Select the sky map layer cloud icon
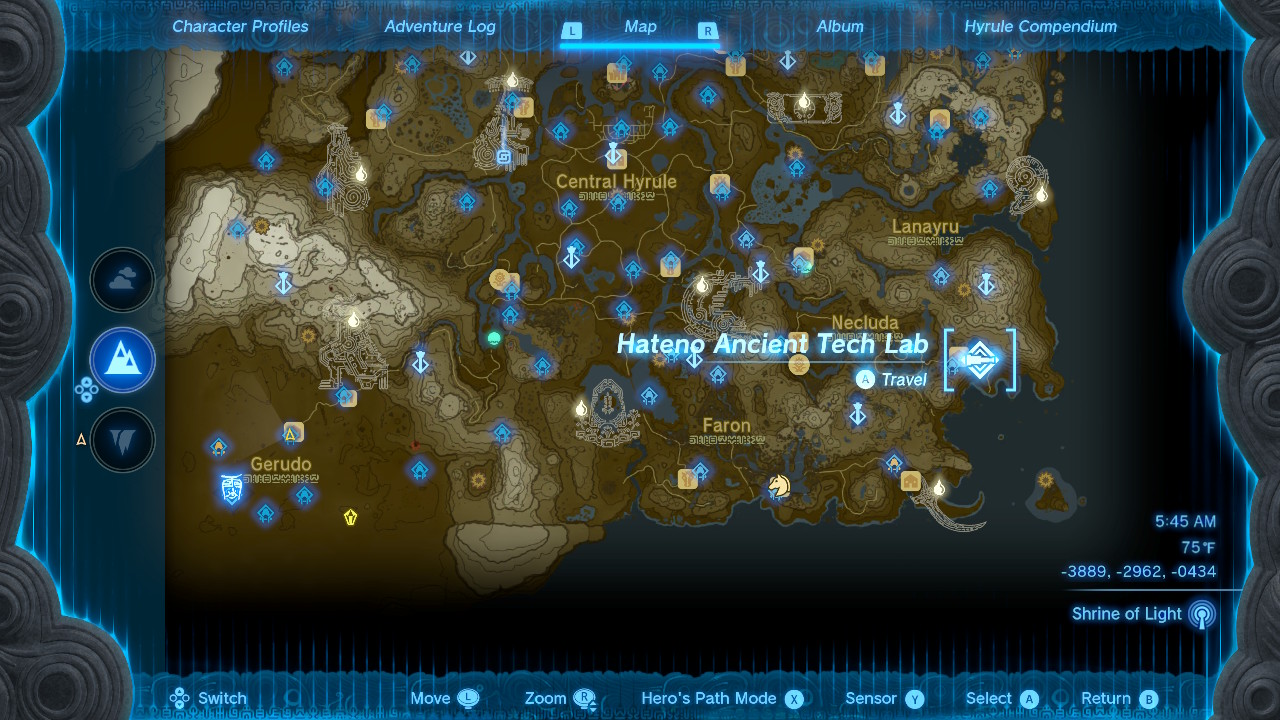This screenshot has height=720, width=1280. point(121,280)
